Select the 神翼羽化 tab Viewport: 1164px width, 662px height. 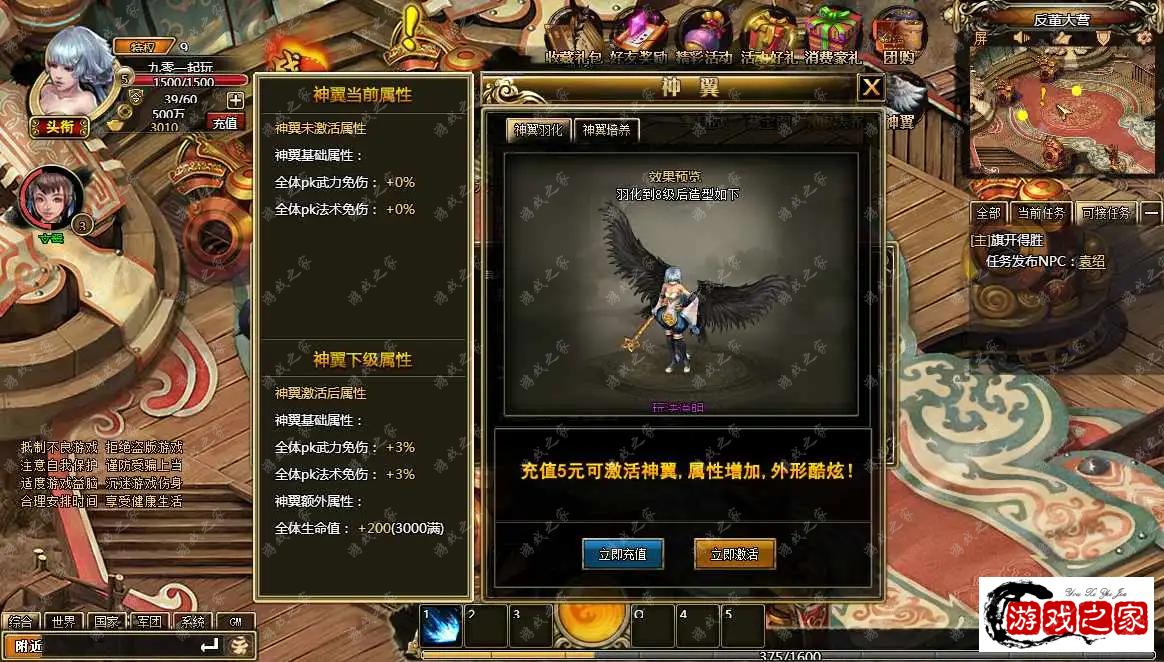[x=538, y=130]
